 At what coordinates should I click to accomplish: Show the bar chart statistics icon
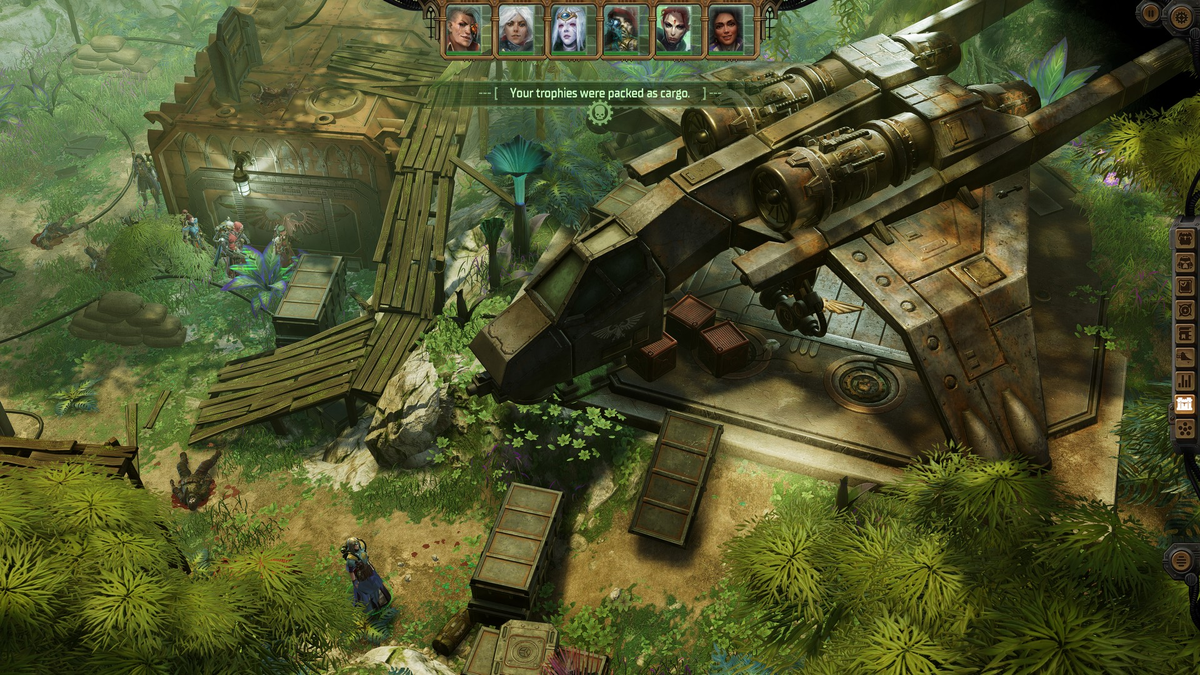1185,381
